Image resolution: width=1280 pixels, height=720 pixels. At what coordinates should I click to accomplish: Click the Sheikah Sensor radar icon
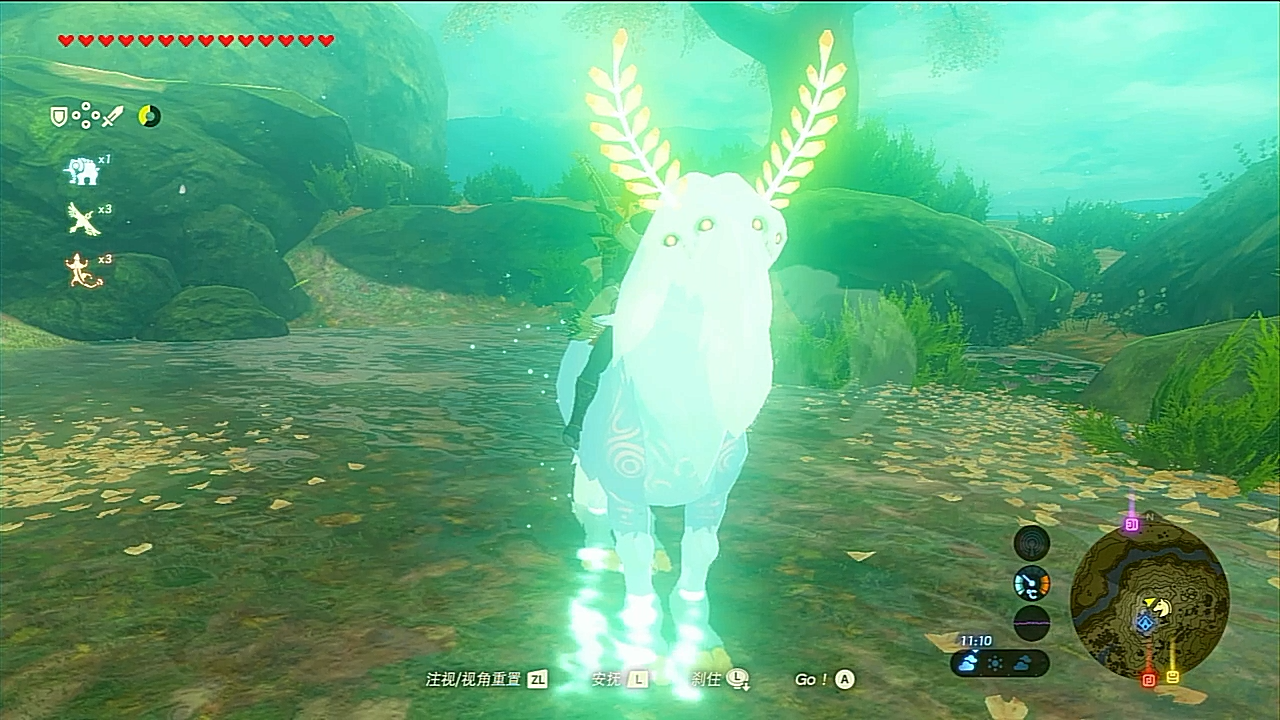1031,543
